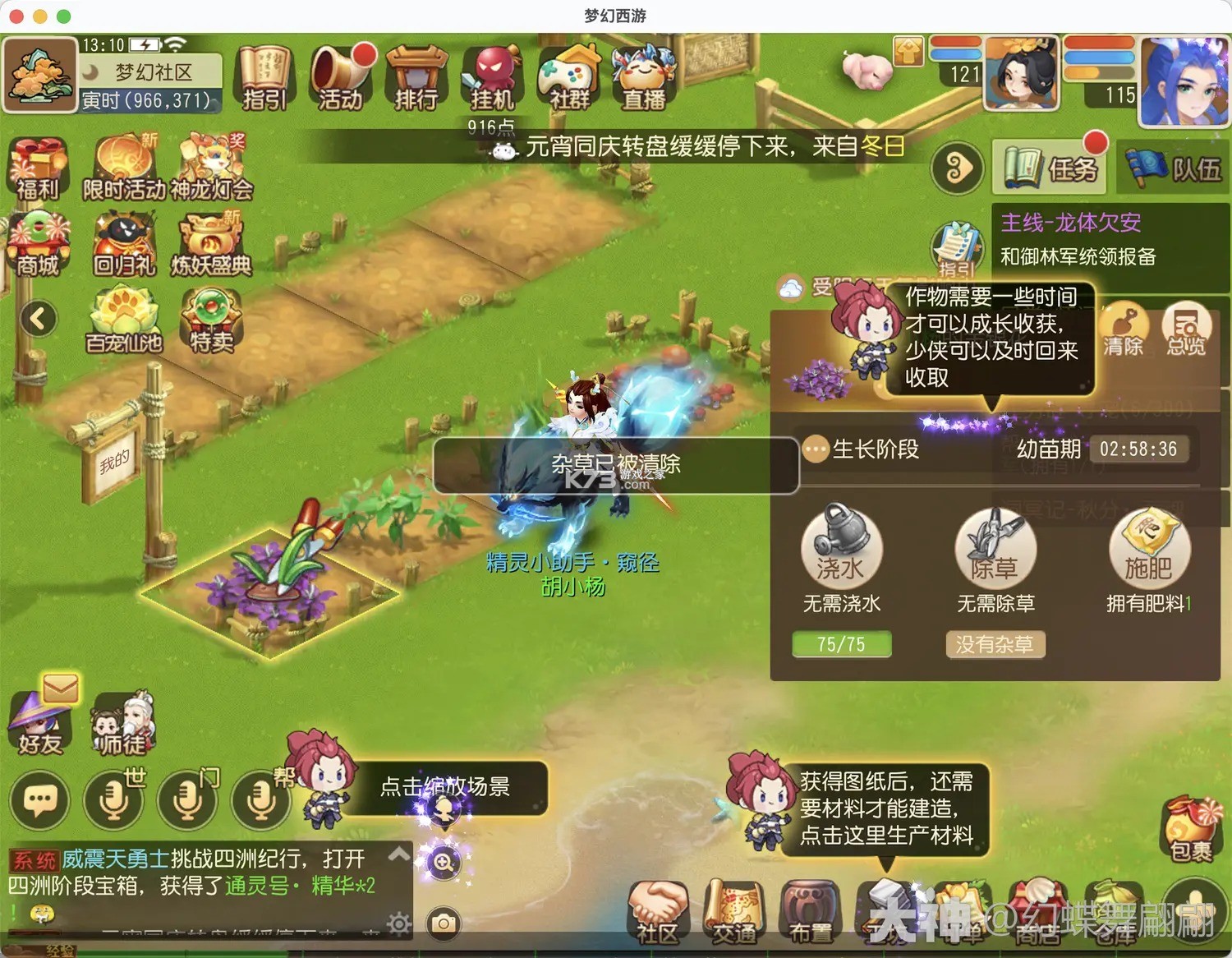
Task: Open the 活动 (Activities) panel
Action: [339, 80]
